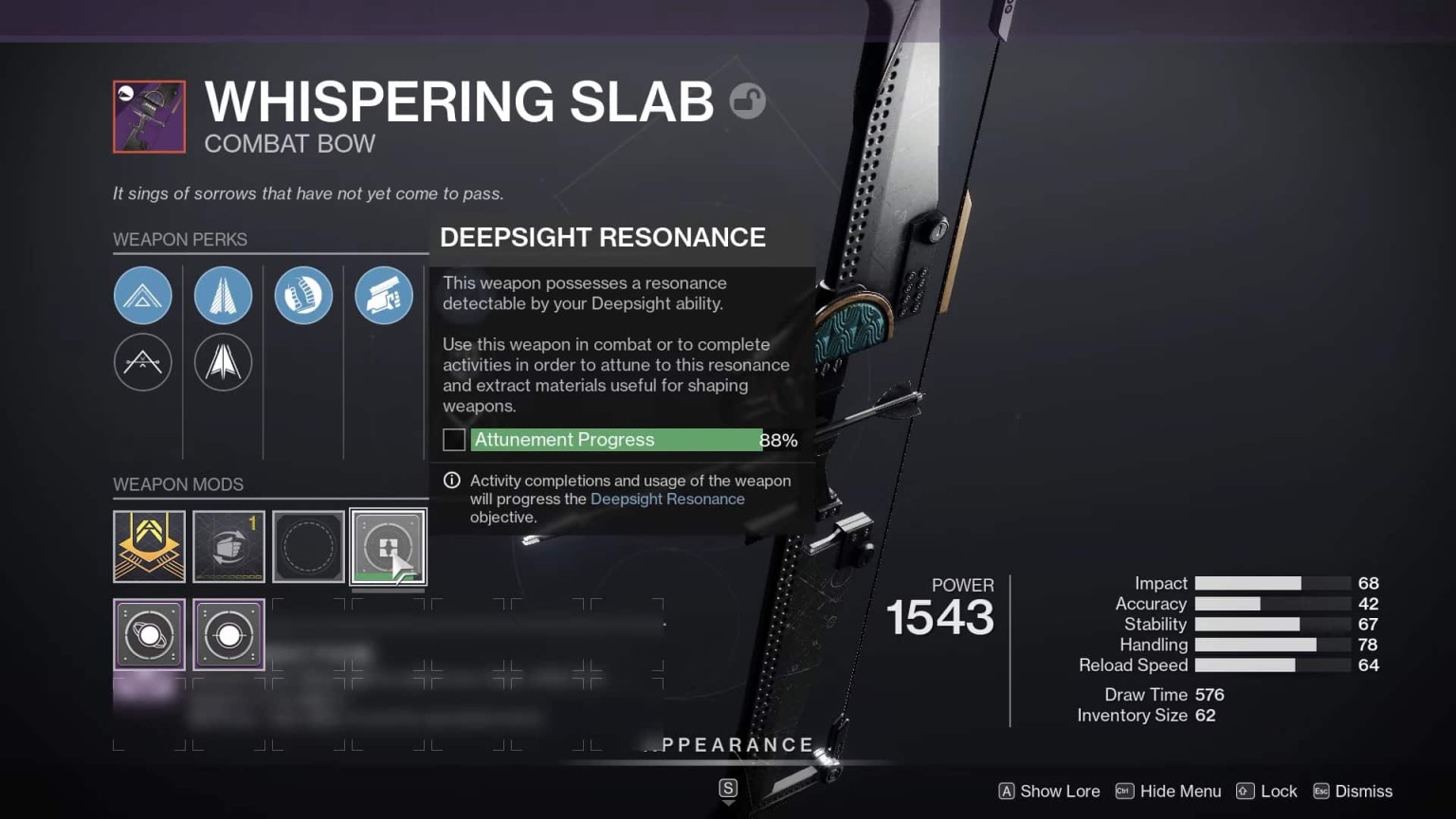This screenshot has width=1456, height=819.
Task: Select Hide Menu from the bottom bar
Action: click(x=1168, y=791)
